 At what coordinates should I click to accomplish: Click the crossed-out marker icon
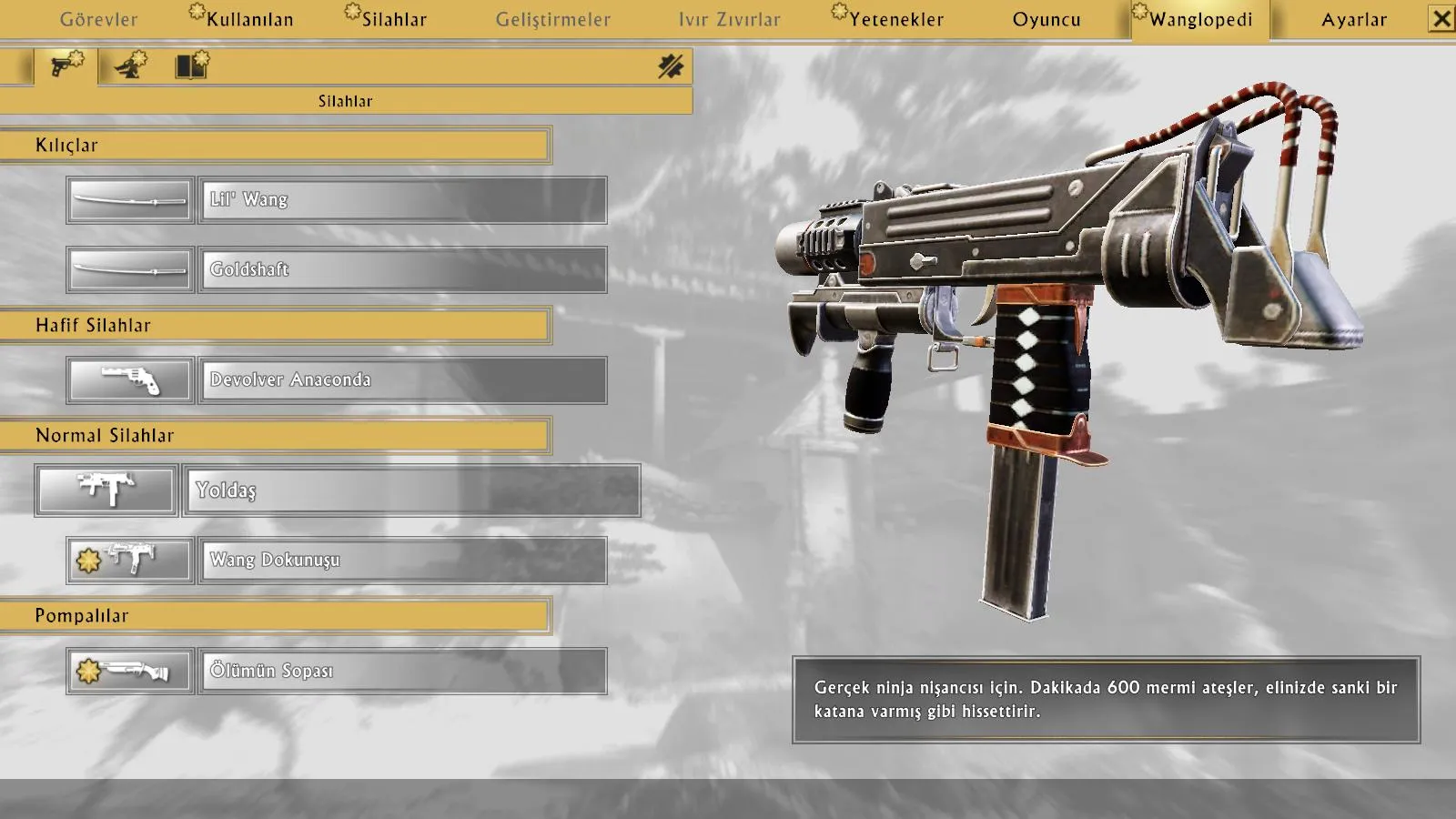pyautogui.click(x=671, y=66)
